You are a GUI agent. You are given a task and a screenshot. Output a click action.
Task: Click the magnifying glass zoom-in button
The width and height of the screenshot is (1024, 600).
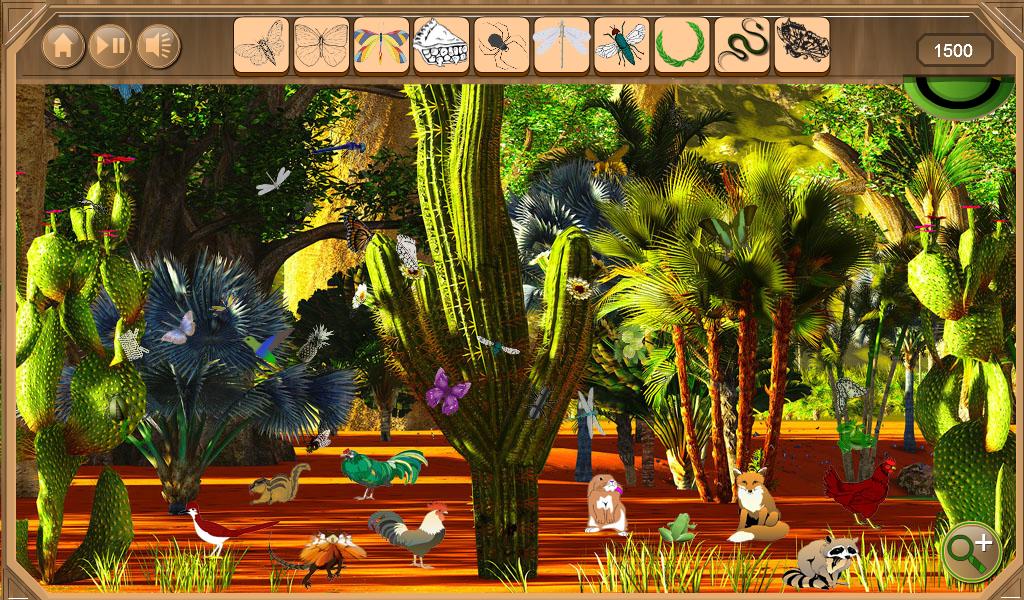tap(971, 550)
